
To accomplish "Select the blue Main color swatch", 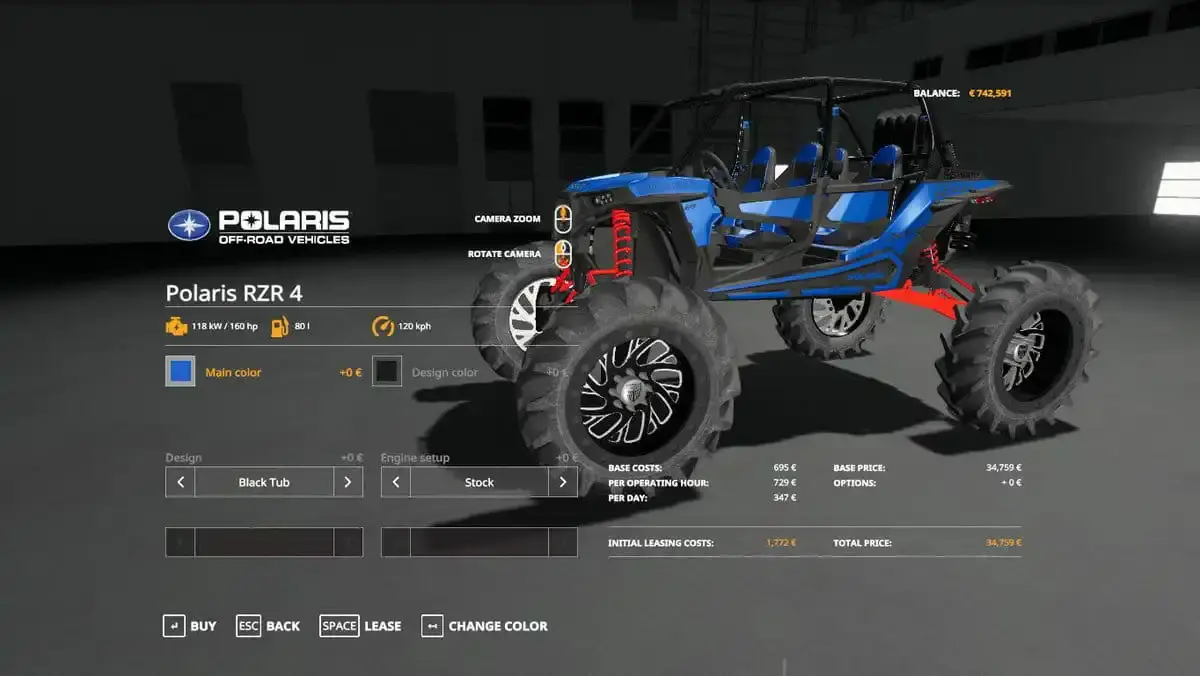I will (181, 372).
